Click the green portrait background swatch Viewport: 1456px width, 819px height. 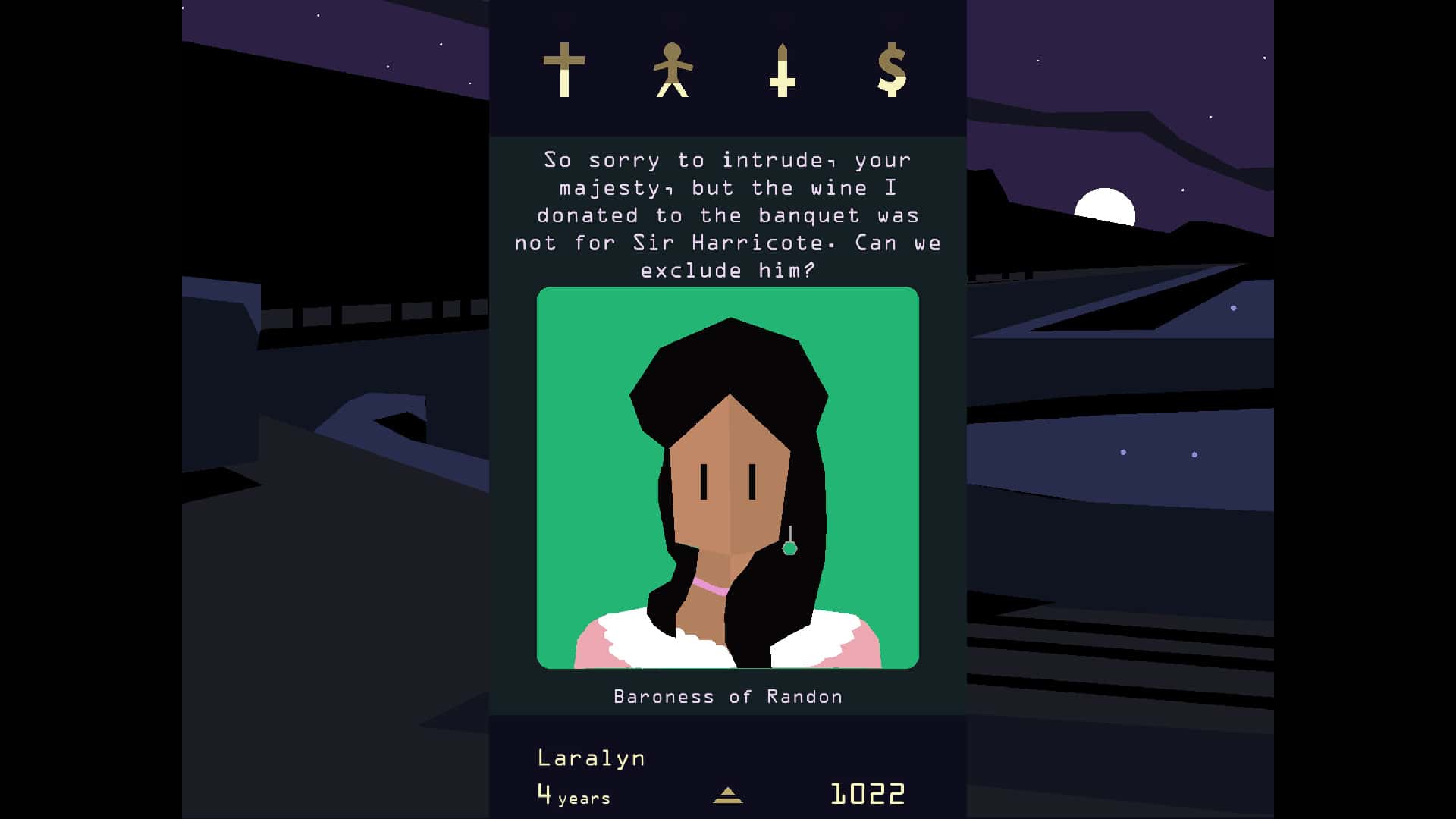coord(584,334)
